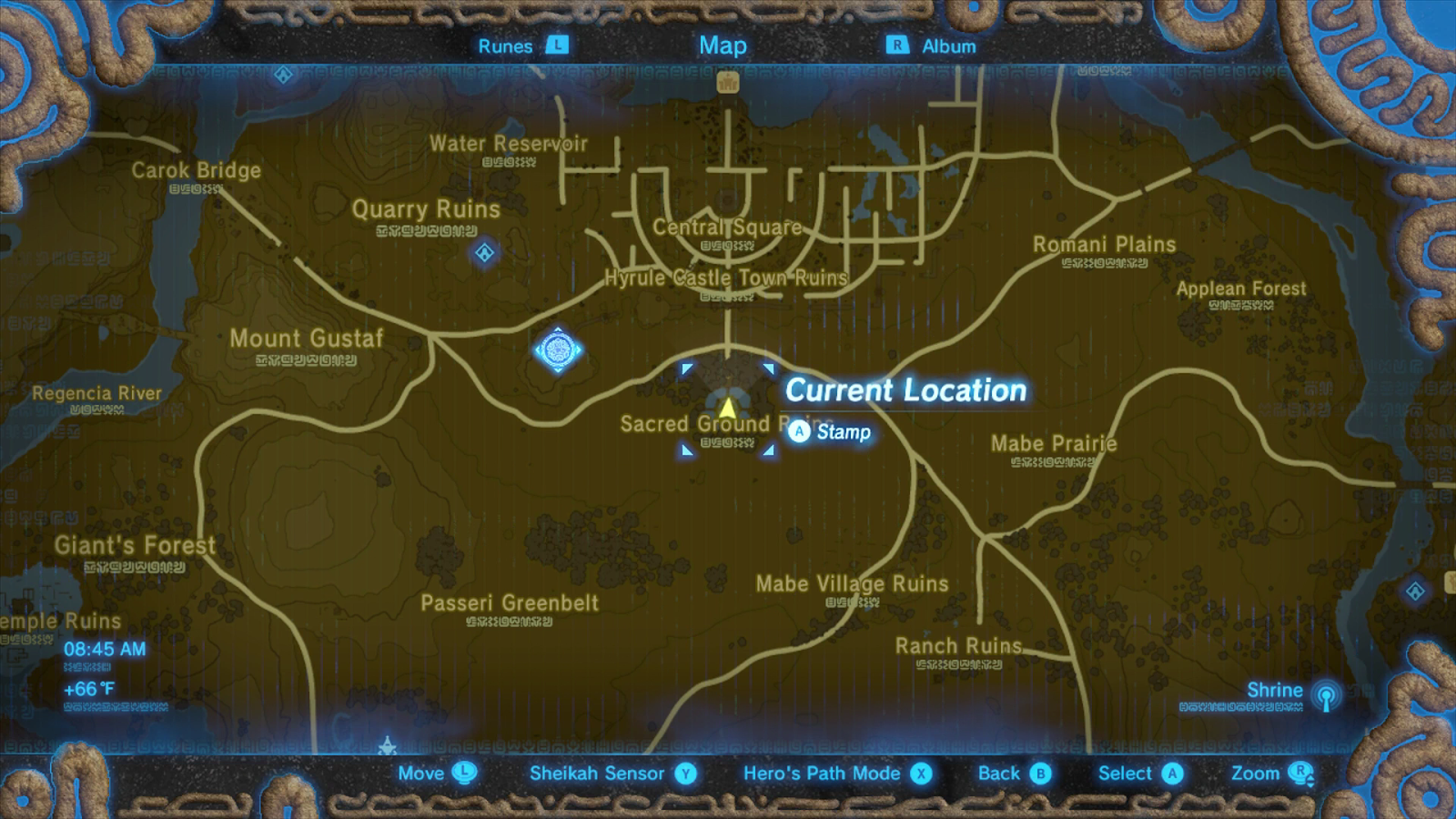
Task: Open the Stamp placement menu
Action: (x=799, y=432)
